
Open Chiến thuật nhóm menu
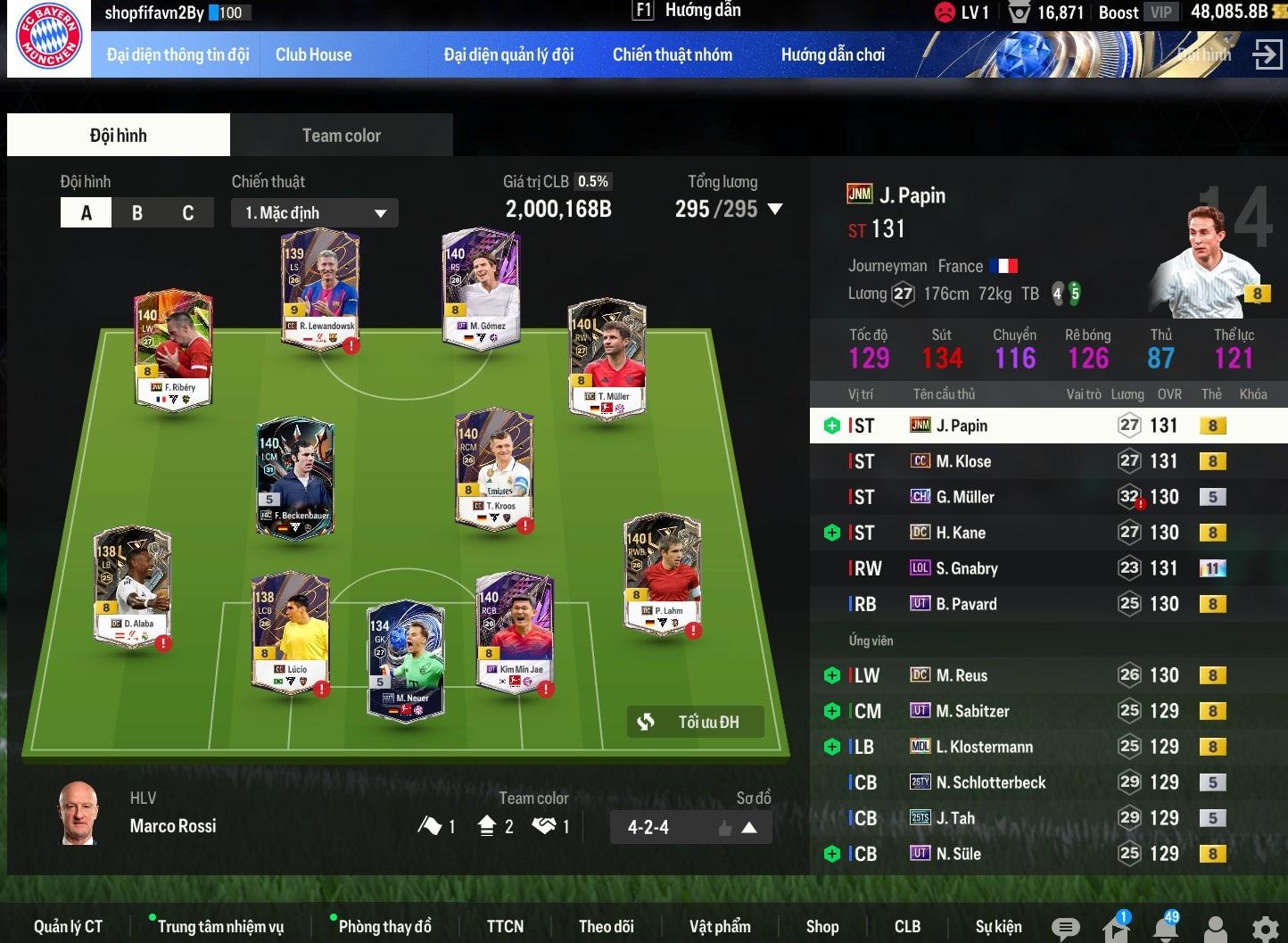tap(672, 54)
